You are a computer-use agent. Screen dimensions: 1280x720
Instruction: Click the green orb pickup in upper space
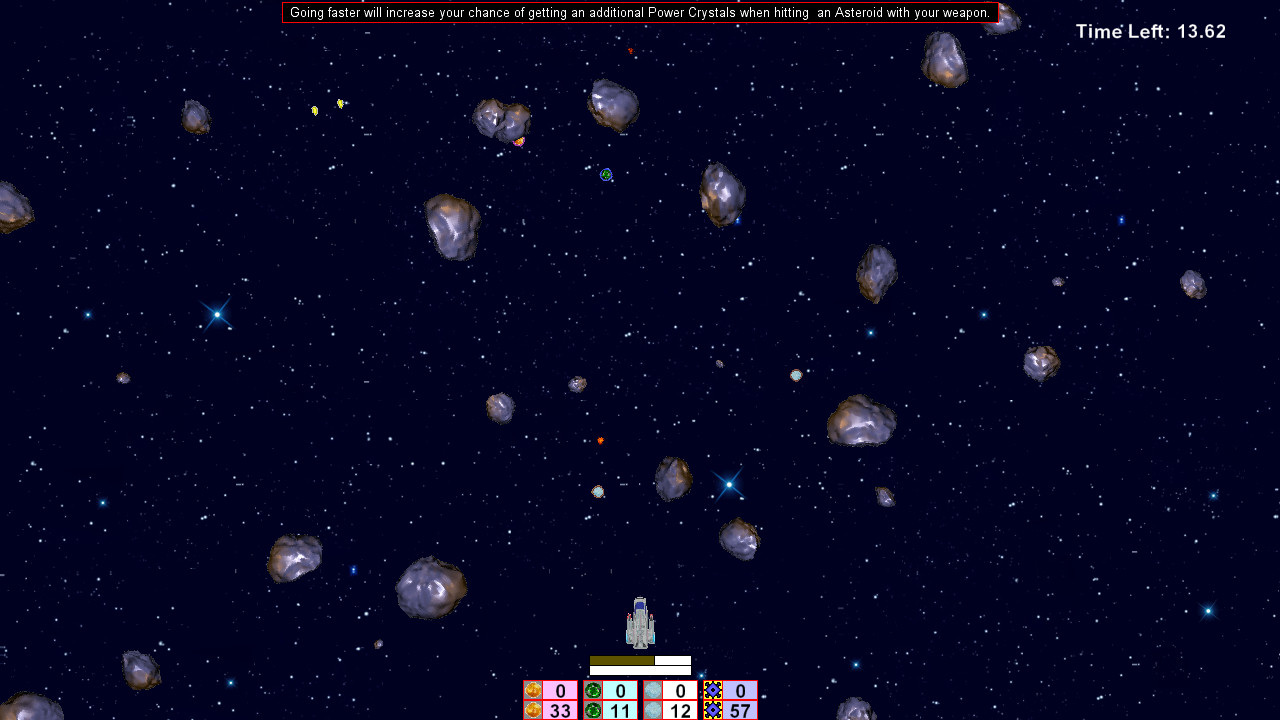[x=605, y=174]
